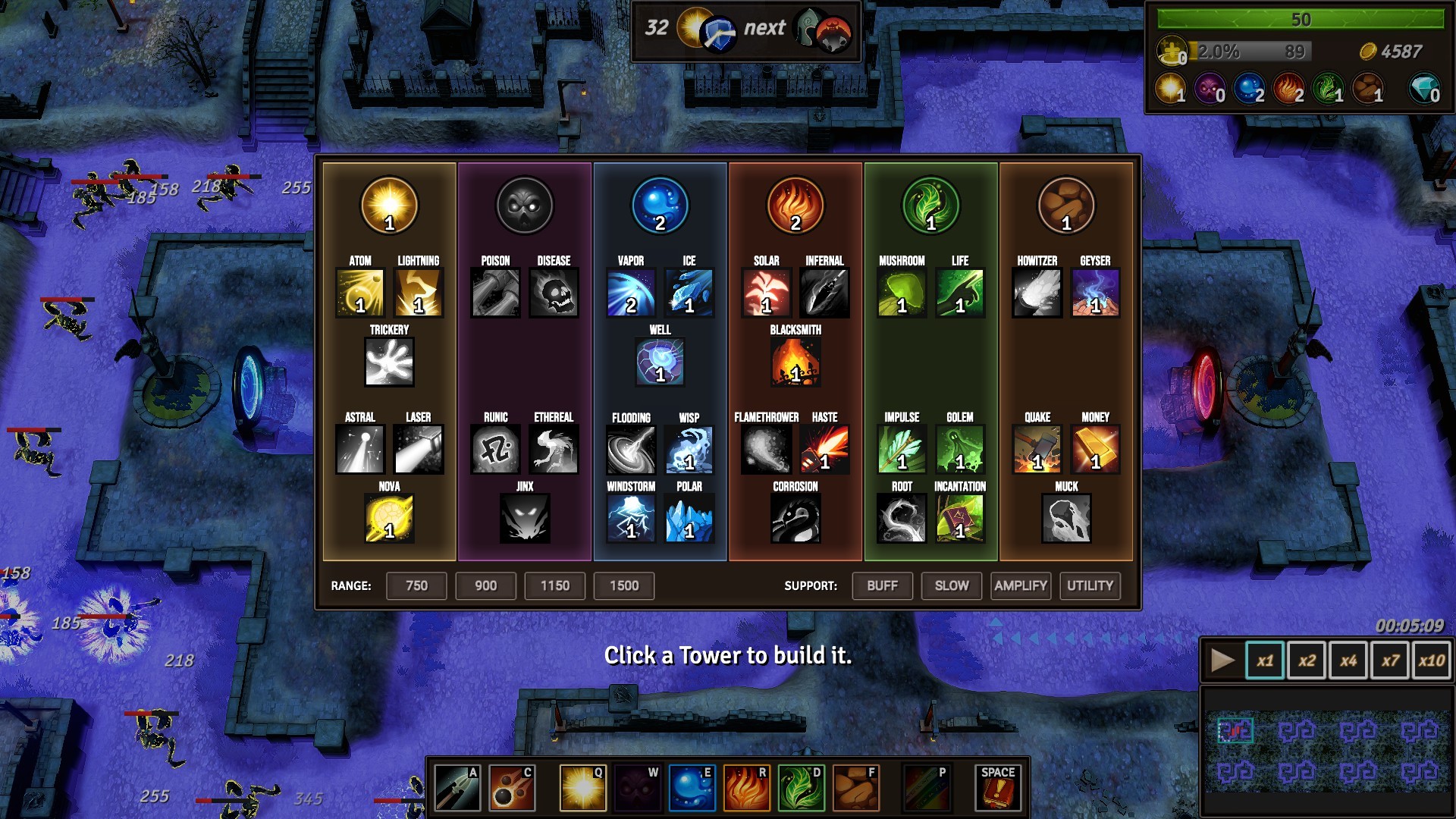Click the SPACE spellbook slot
This screenshot has height=819, width=1456.
(997, 787)
